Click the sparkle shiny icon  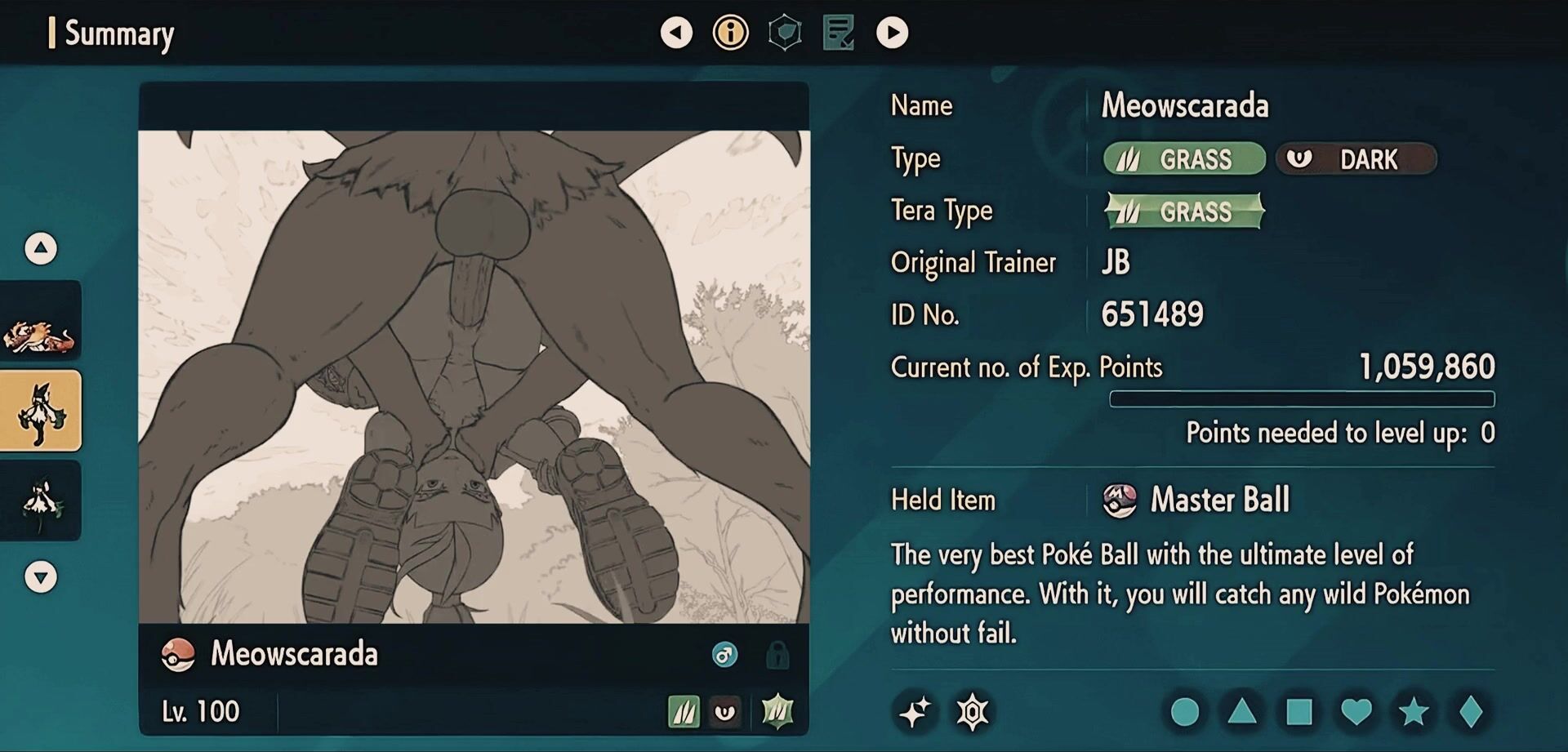click(915, 712)
